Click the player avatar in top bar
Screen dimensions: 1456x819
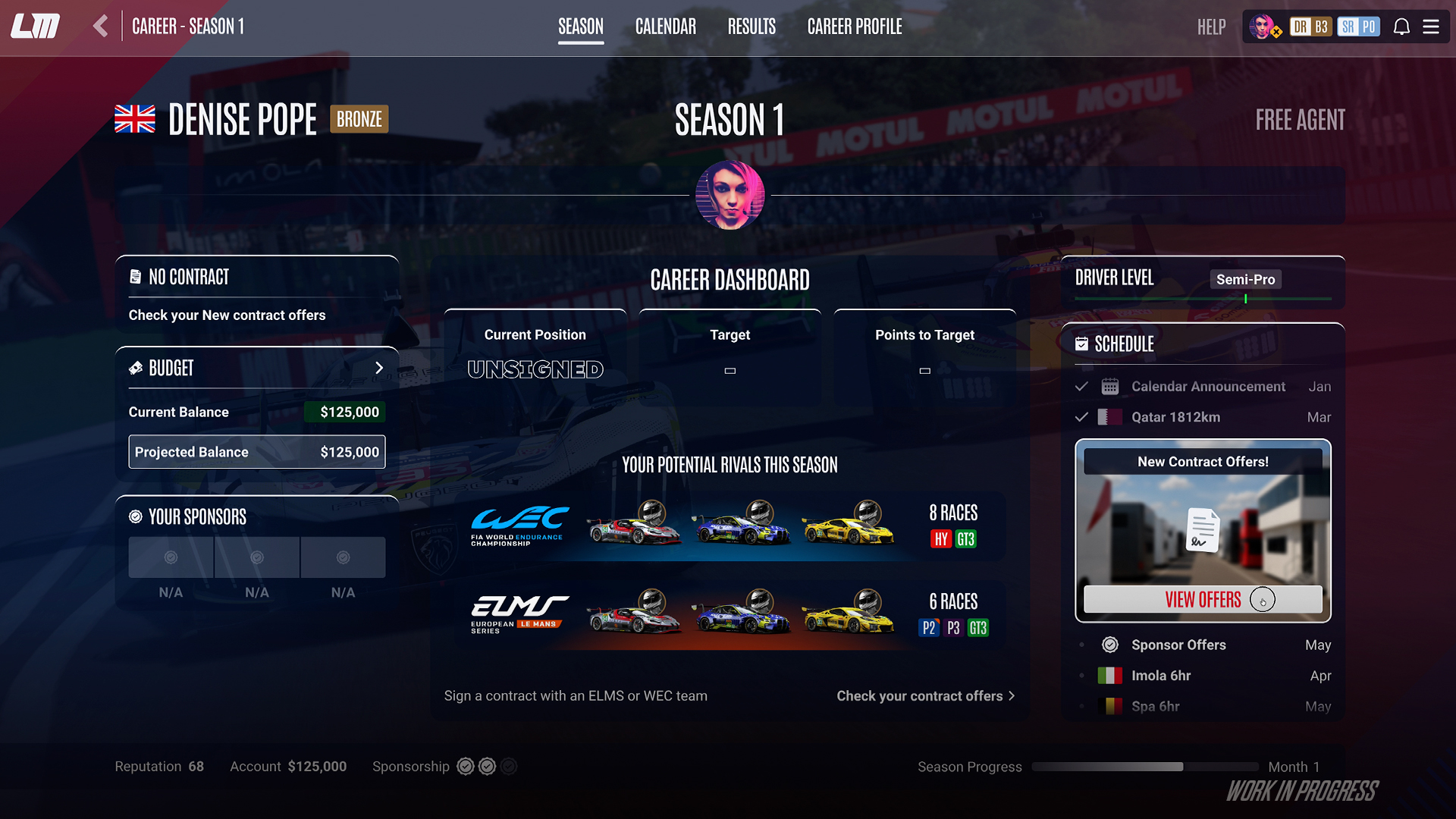pos(1263,27)
